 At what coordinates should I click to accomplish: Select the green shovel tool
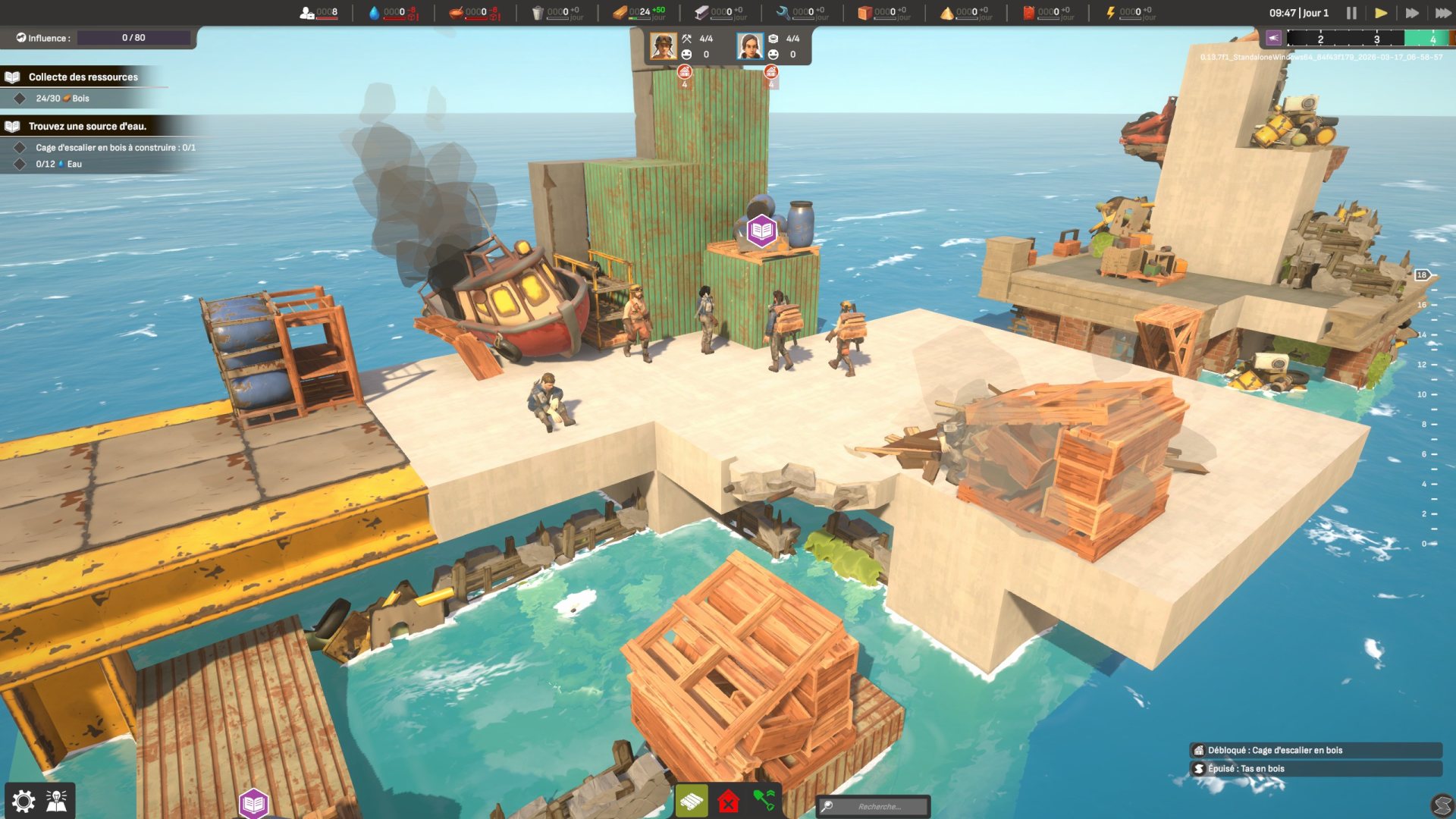pos(764,801)
